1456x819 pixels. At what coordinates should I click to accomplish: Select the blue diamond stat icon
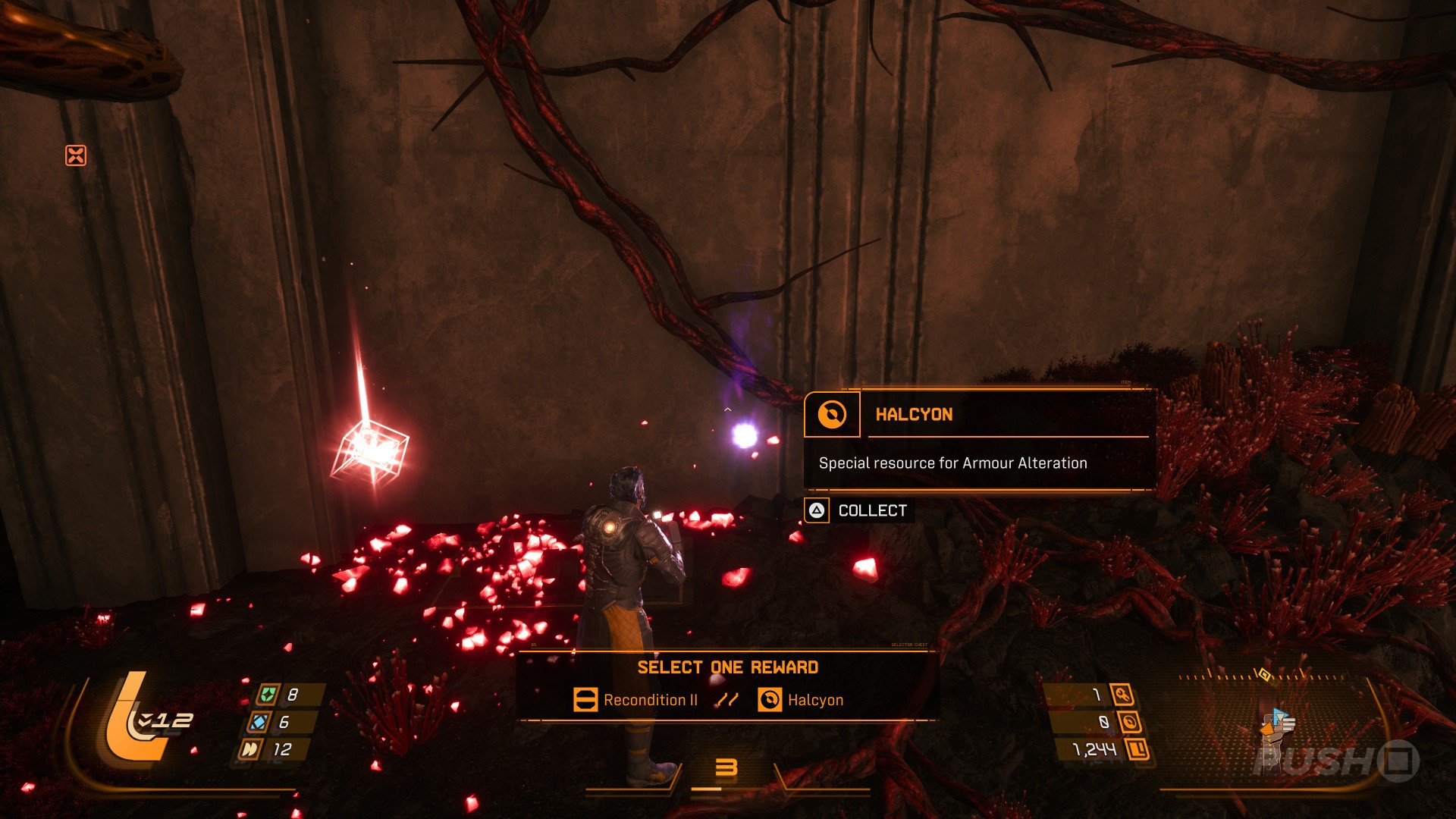pyautogui.click(x=259, y=722)
